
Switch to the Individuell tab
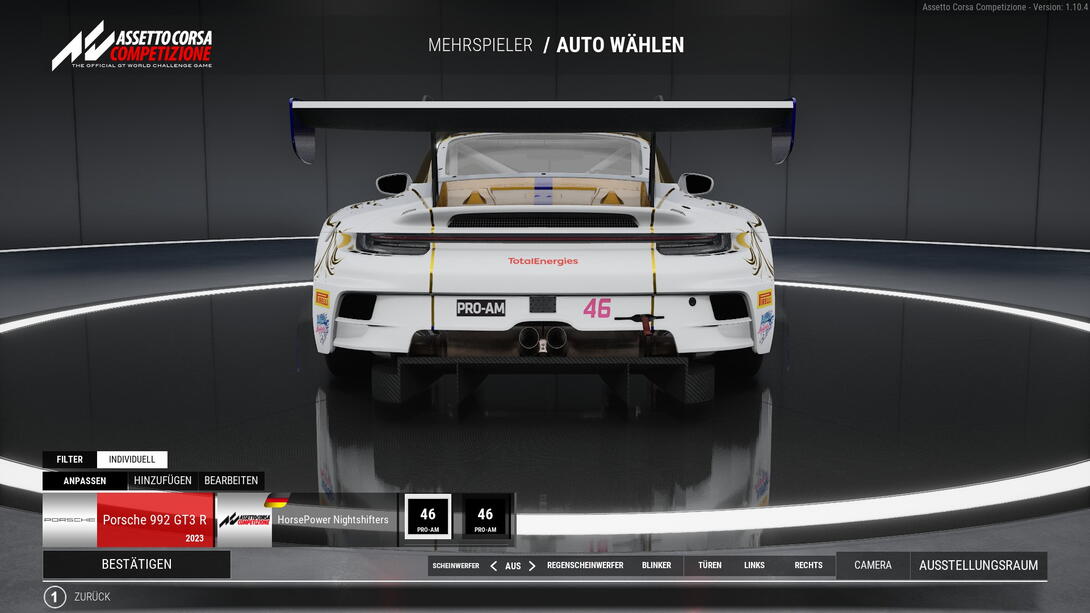132,460
